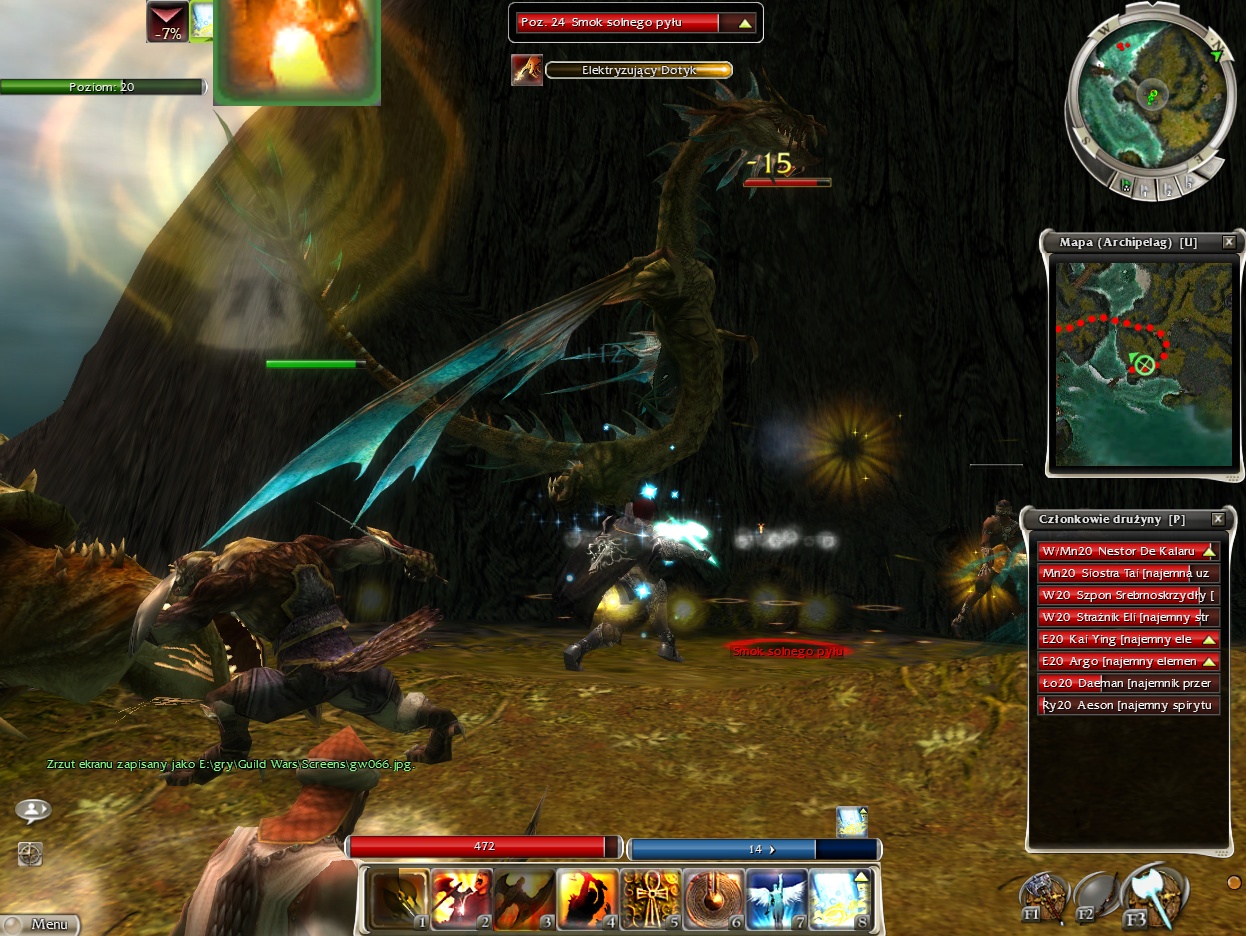The height and width of the screenshot is (936, 1246).
Task: Switch to the F1 hammer weapon set
Action: [x=1042, y=896]
